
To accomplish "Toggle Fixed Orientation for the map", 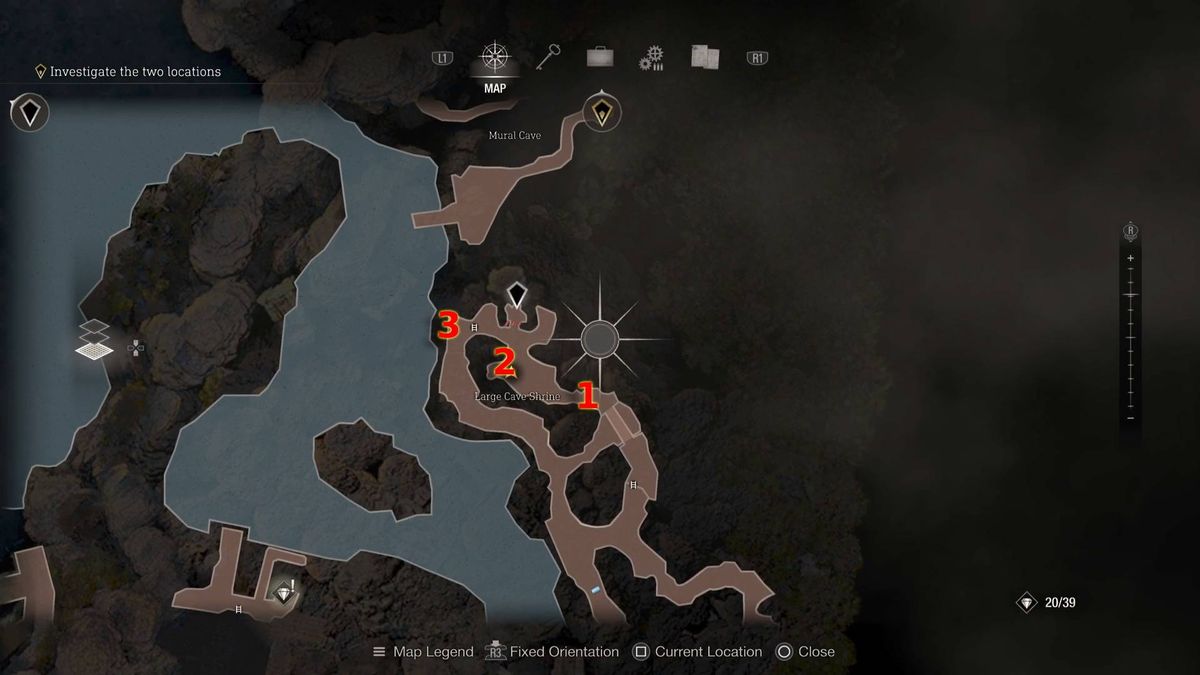I will coord(552,651).
